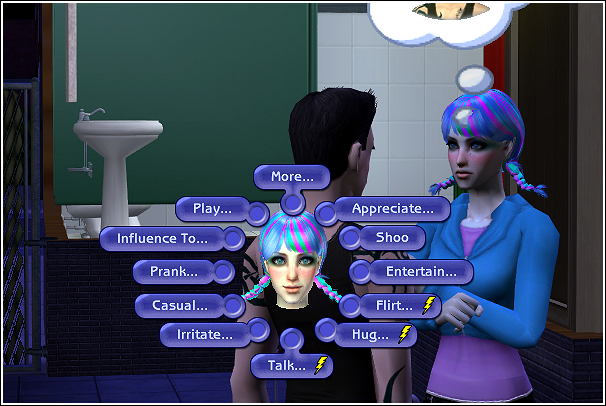Open the More... interaction option
Screen dimensions: 606x406
[292, 177]
